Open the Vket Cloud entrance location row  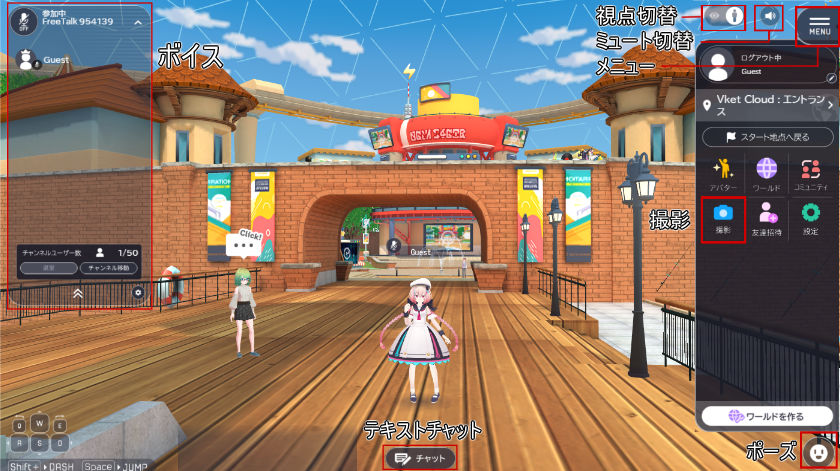(x=767, y=105)
